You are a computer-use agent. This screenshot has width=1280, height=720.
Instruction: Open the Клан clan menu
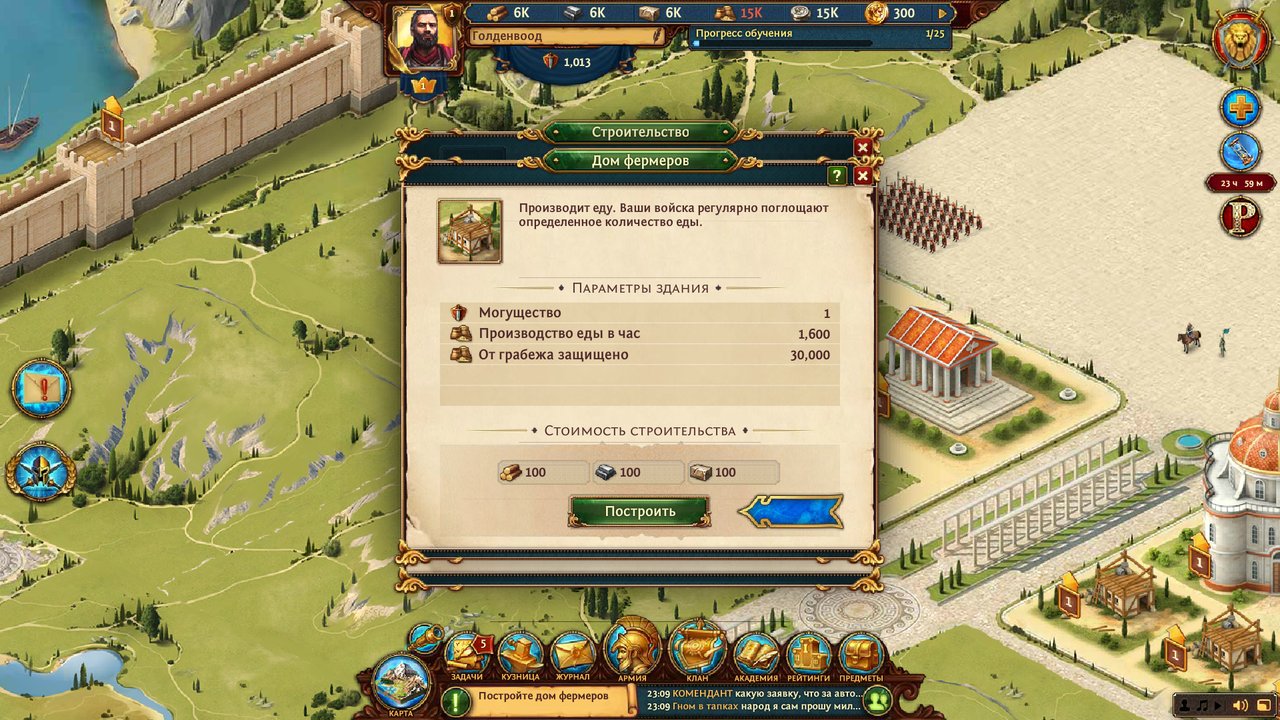(697, 650)
